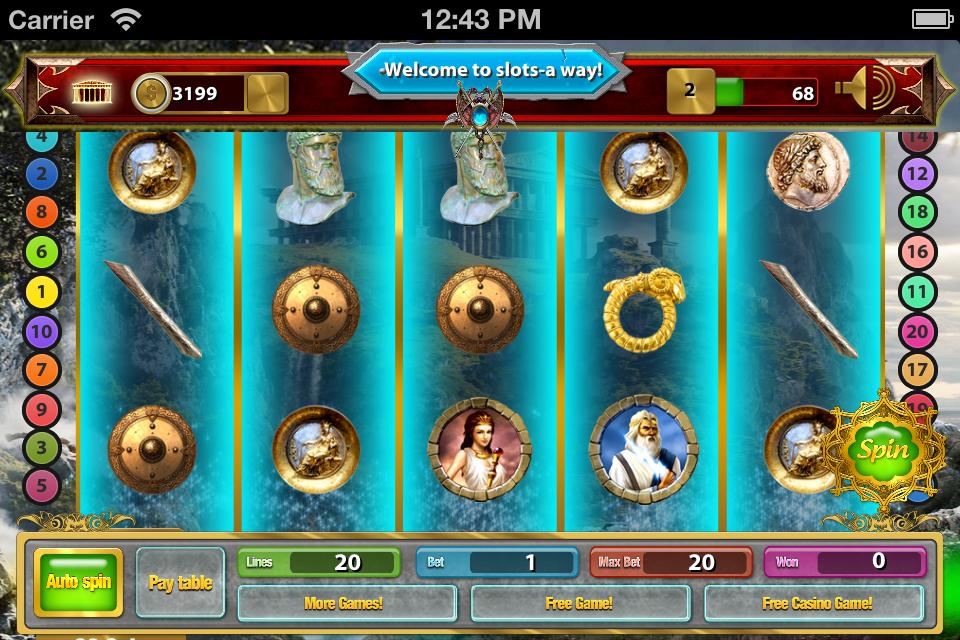Viewport: 960px width, 640px height.
Task: Choose payline number 16 marker
Action: tap(917, 252)
